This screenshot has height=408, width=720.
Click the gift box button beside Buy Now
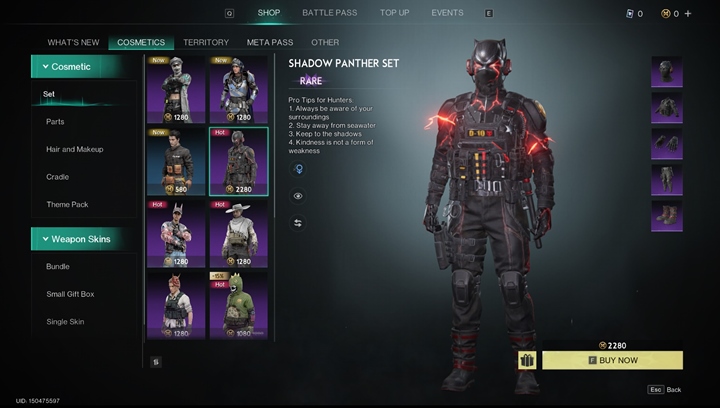pos(527,360)
